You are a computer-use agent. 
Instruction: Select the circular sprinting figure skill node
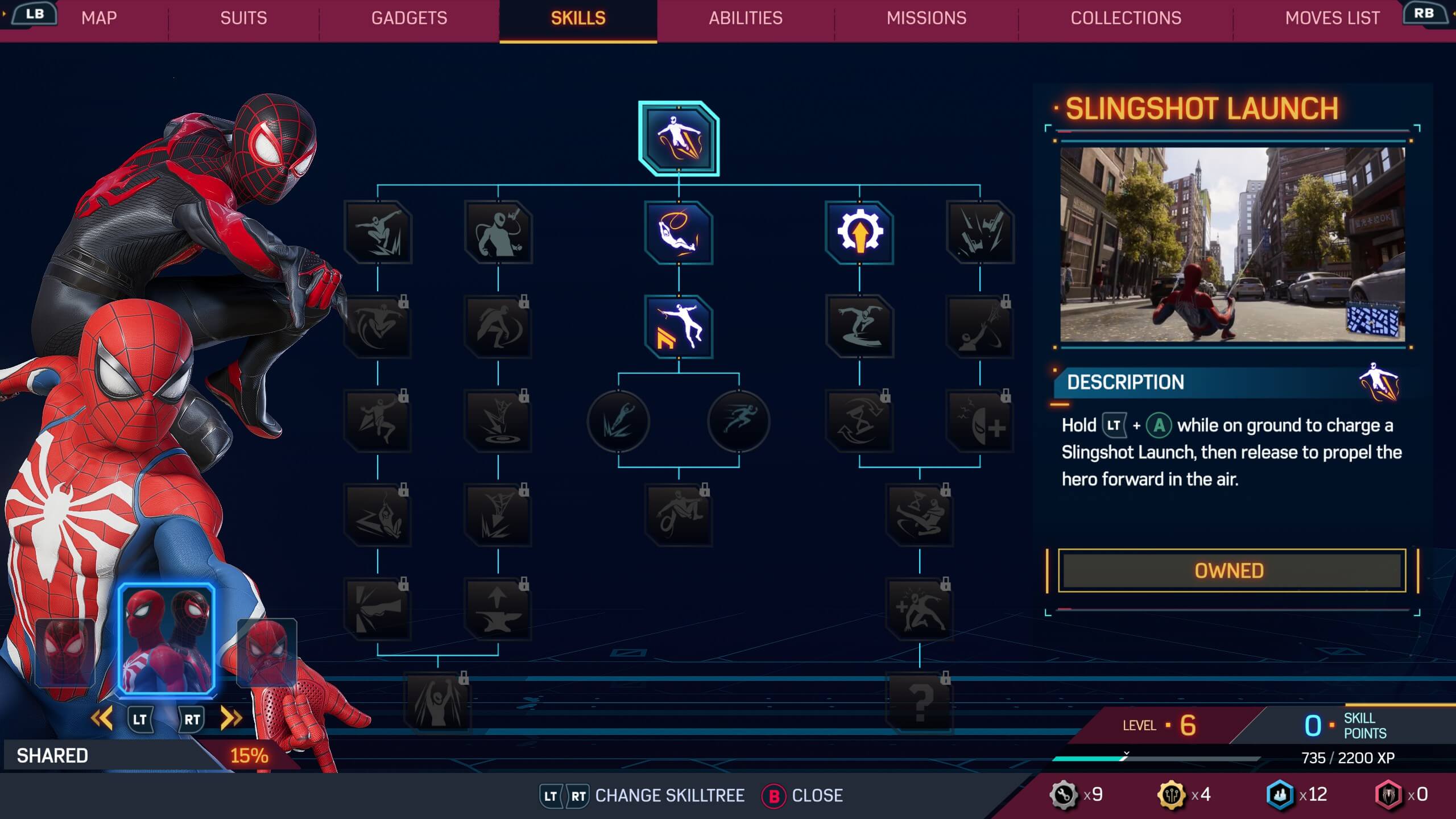click(738, 421)
